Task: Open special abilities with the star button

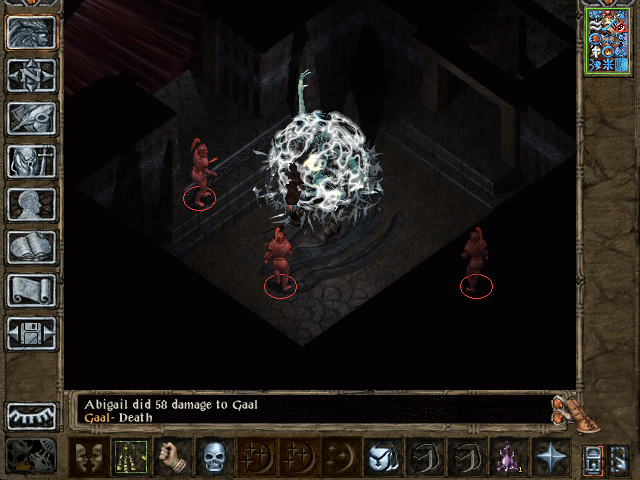Action: pyautogui.click(x=550, y=458)
